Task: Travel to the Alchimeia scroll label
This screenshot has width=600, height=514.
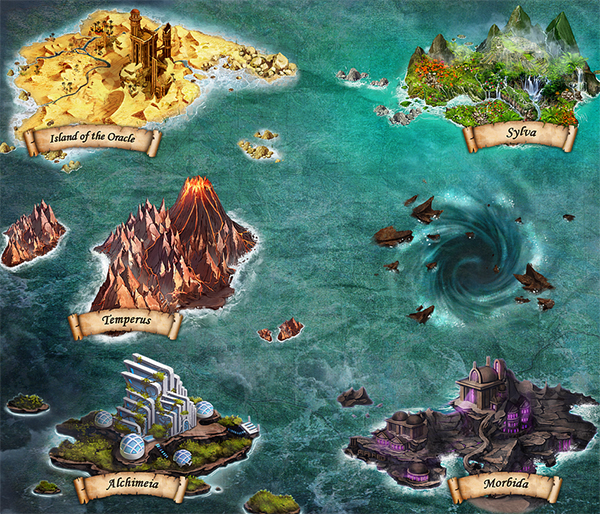Action: (x=131, y=486)
